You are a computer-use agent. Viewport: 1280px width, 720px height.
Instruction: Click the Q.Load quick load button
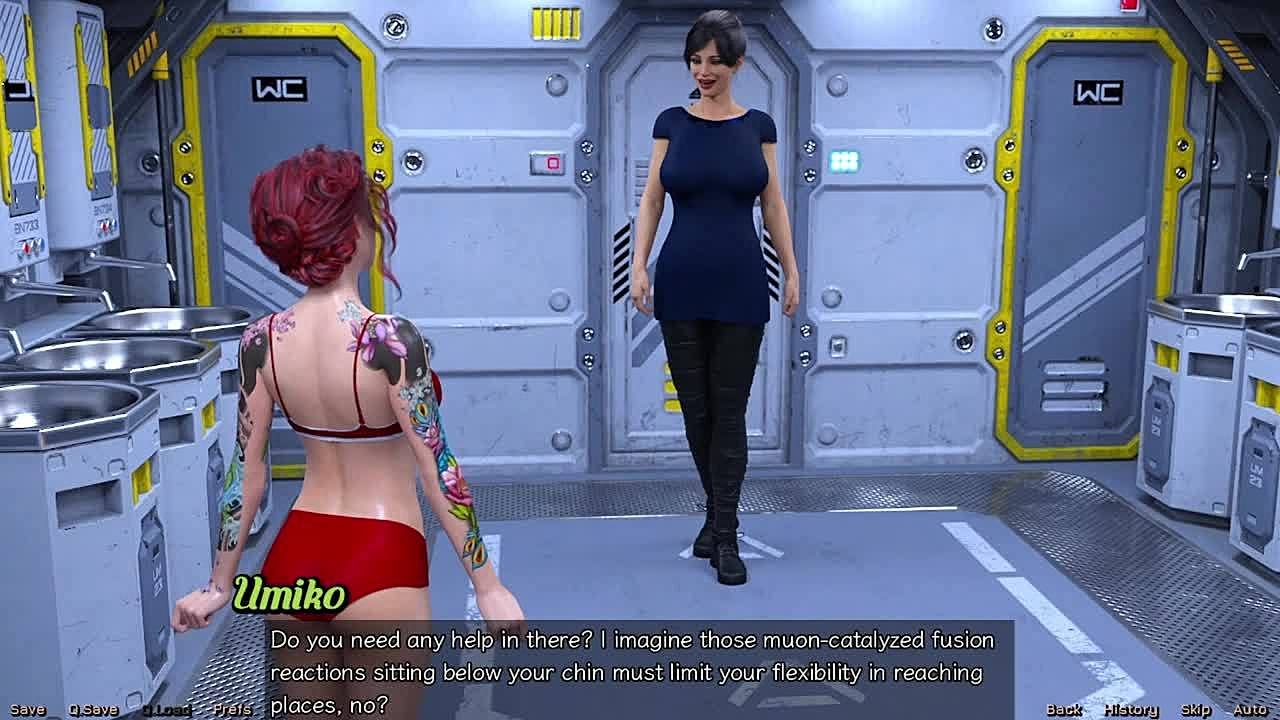[166, 709]
